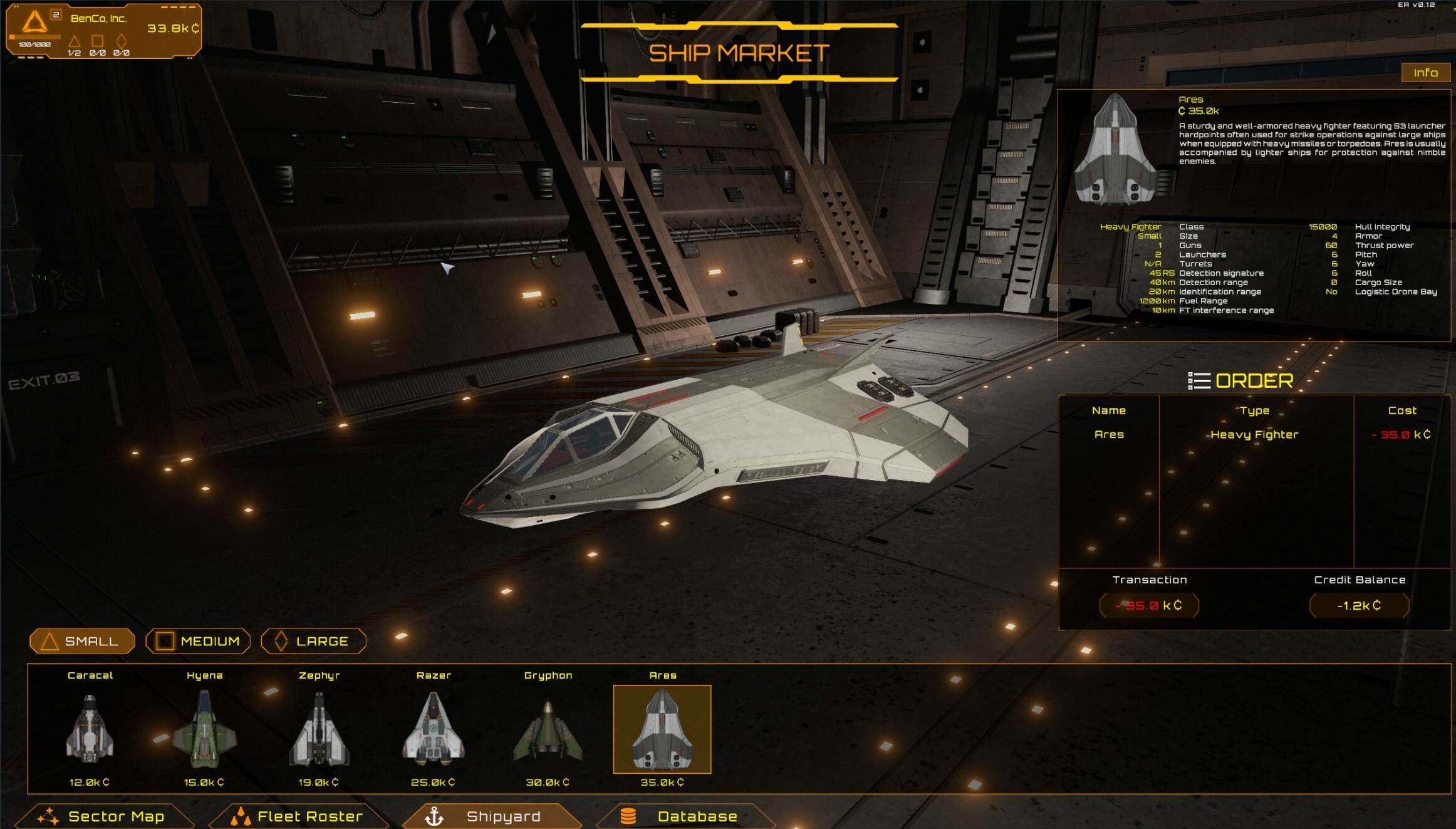Open the Database coin-stack icon
The width and height of the screenshot is (1456, 829).
coord(627,816)
